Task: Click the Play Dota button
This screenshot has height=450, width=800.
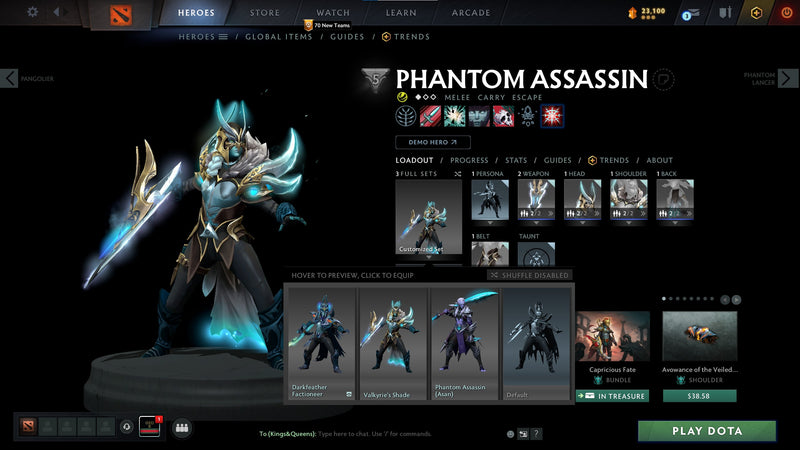Action: (707, 431)
